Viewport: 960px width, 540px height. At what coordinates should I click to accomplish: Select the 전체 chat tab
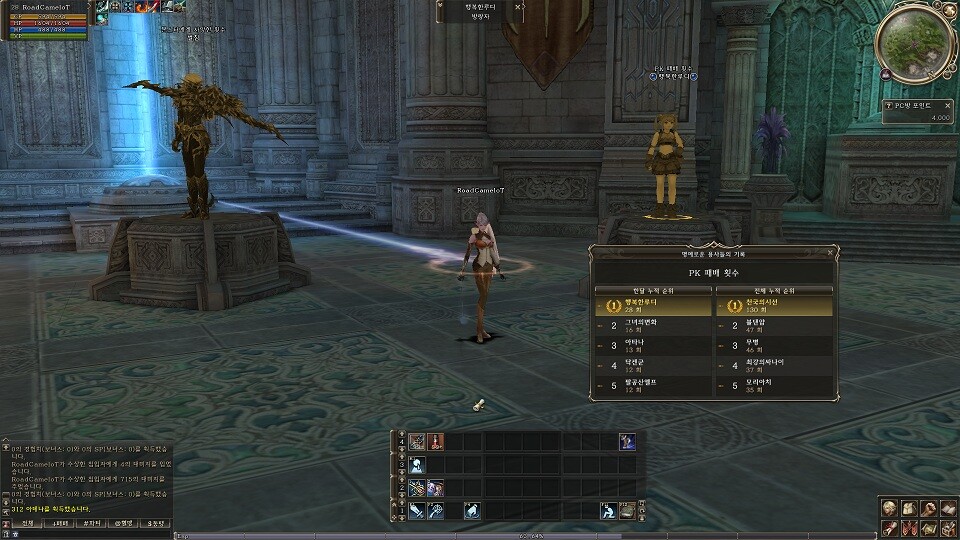27,523
